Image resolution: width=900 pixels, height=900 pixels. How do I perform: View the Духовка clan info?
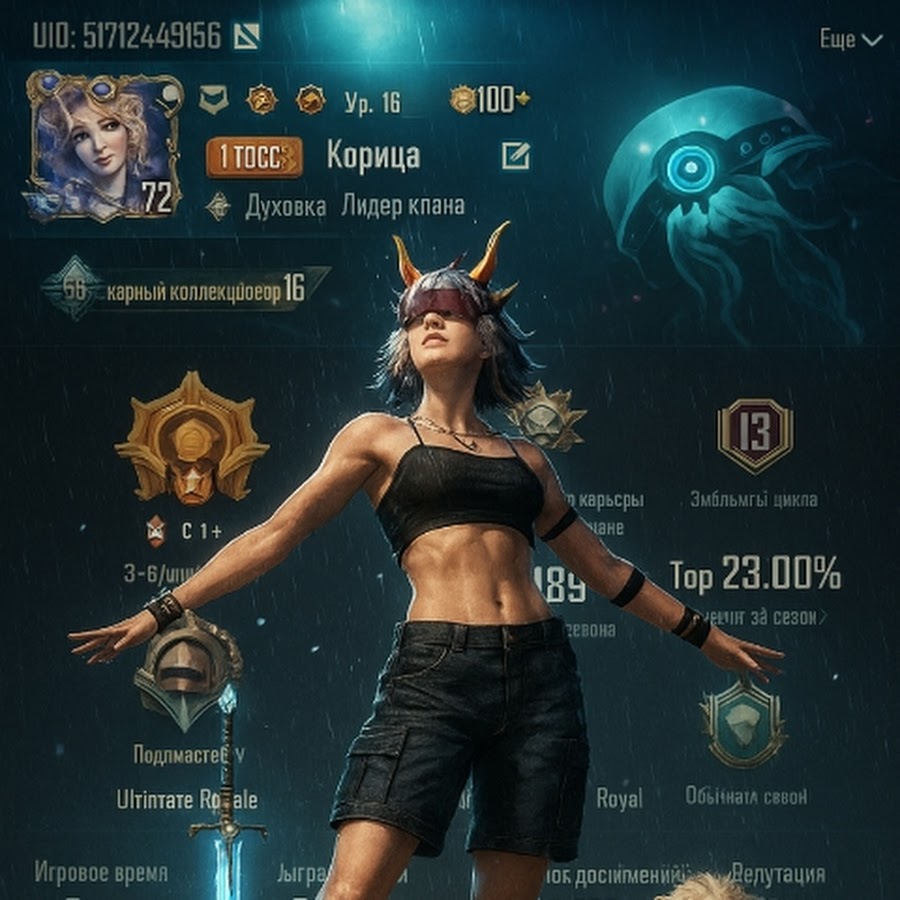coord(285,207)
